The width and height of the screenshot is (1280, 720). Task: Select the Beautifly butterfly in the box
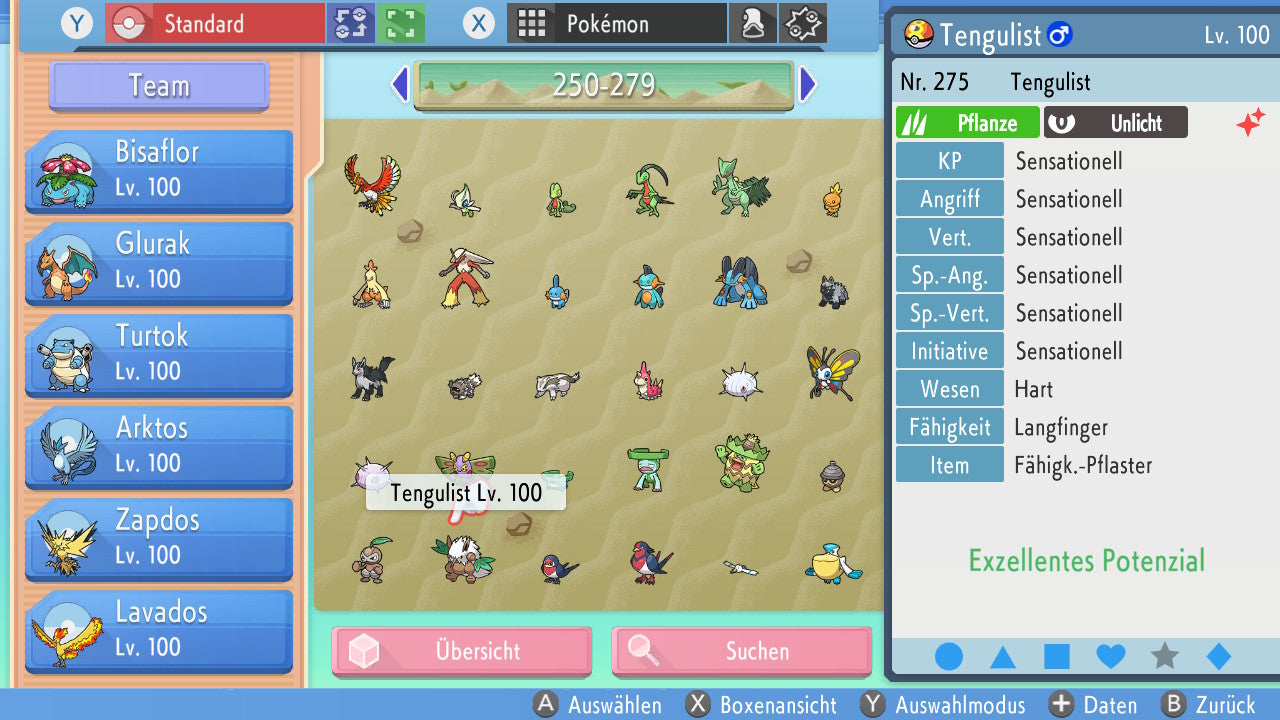click(832, 372)
